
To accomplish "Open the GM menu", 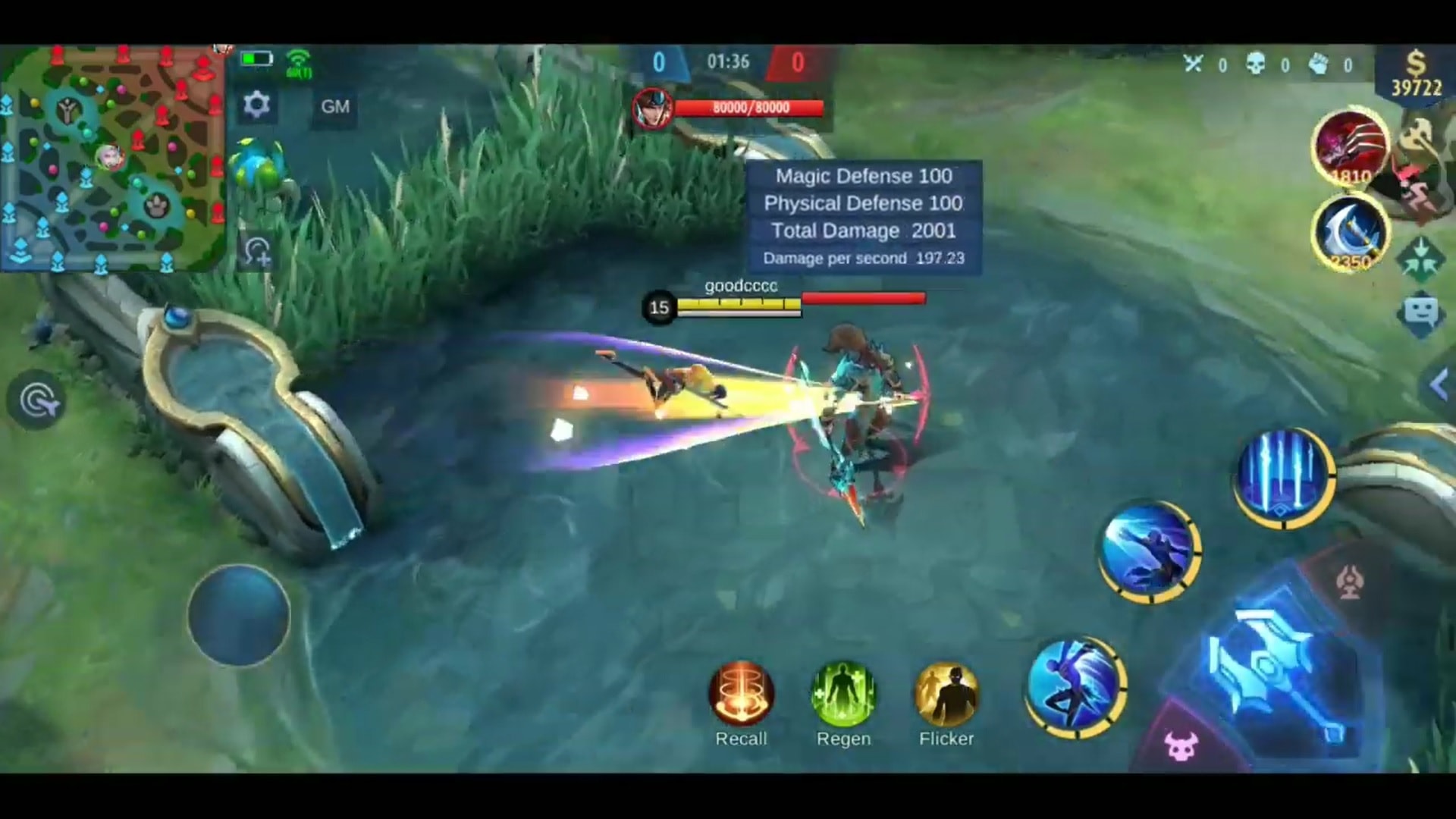I will tap(335, 106).
